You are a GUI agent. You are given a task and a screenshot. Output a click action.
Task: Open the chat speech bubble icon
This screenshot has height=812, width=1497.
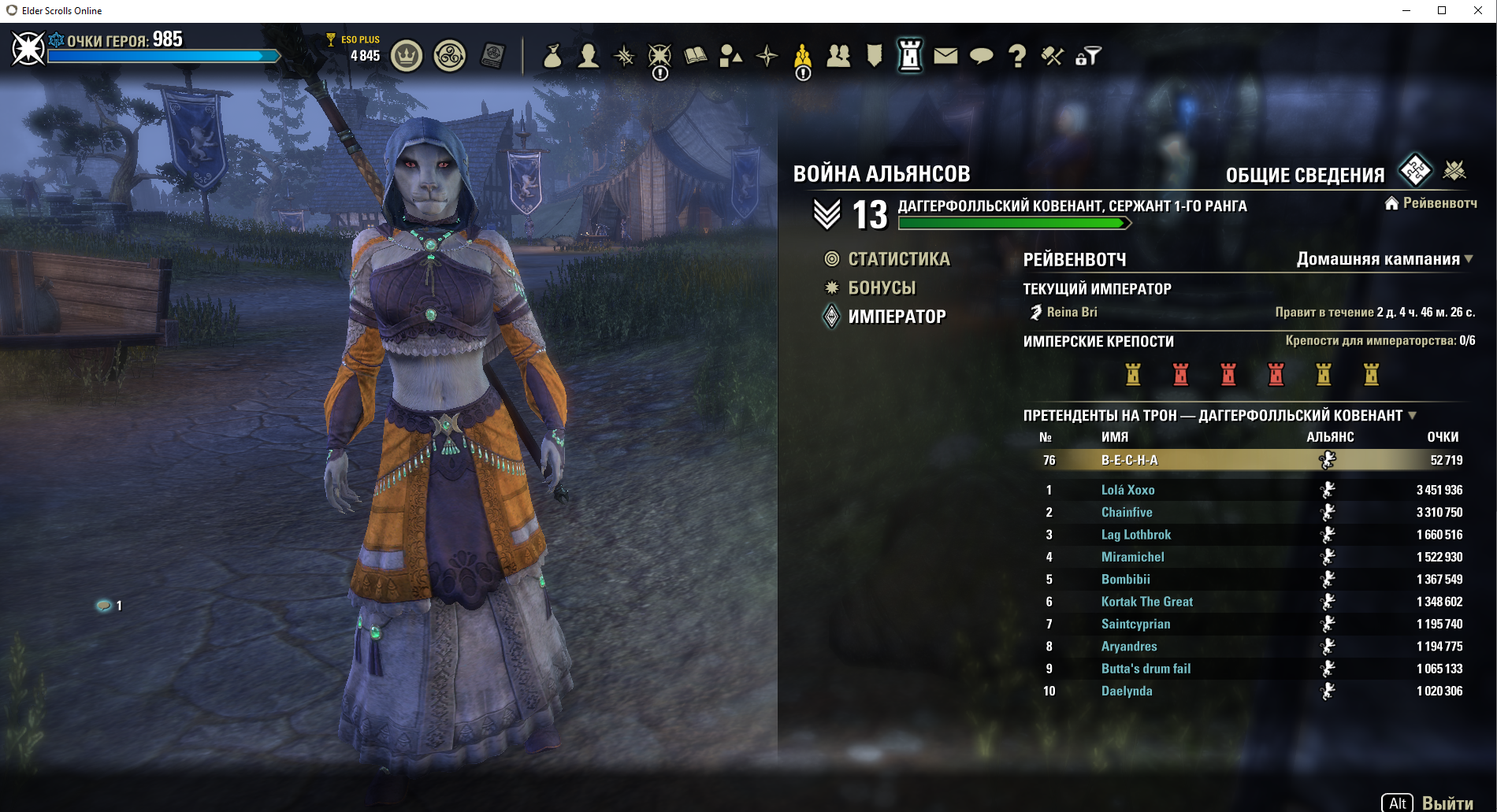point(981,56)
